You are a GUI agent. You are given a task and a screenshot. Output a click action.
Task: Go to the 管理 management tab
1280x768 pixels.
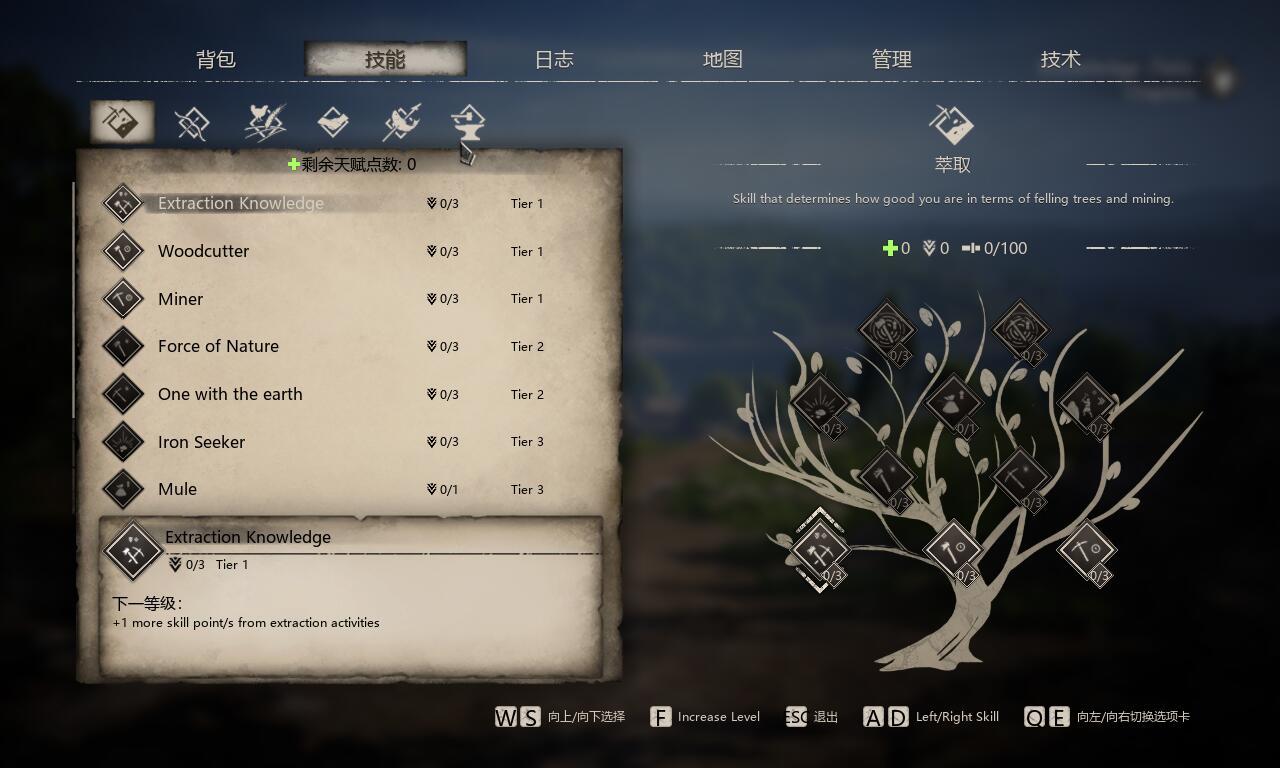(892, 60)
